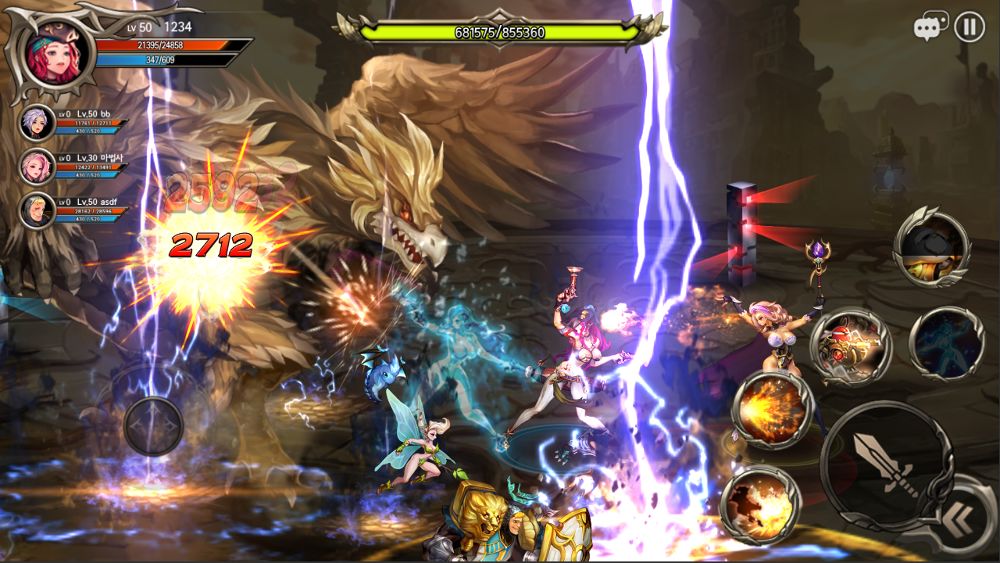This screenshot has height=563, width=1000.
Task: Pause the game
Action: point(969,27)
